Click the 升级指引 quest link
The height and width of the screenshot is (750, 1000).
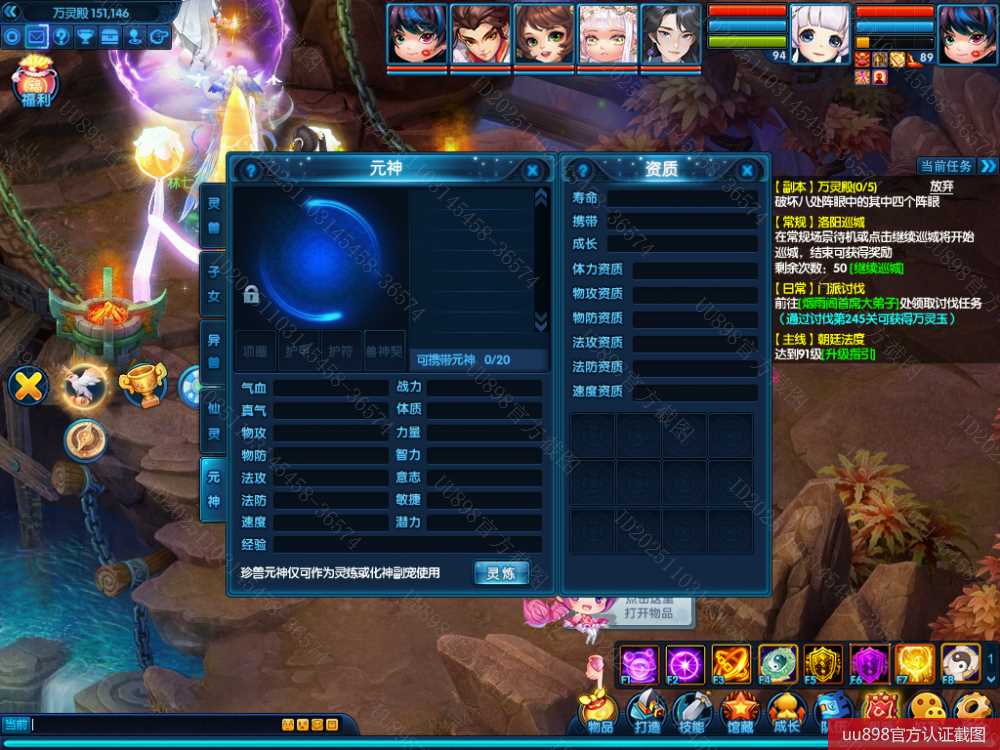848,353
